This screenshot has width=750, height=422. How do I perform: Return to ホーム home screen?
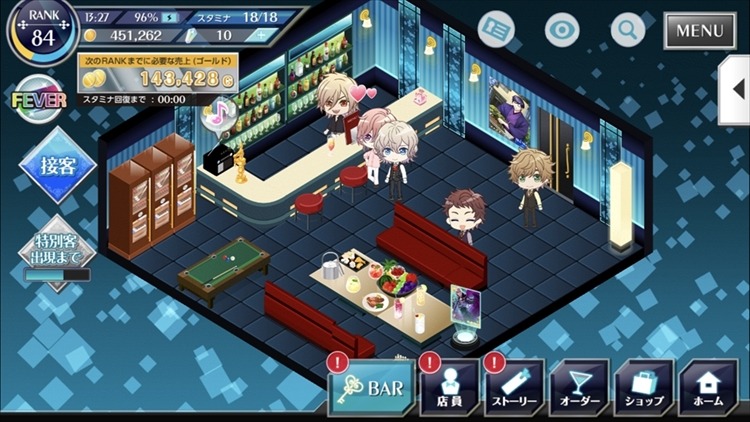click(x=708, y=389)
